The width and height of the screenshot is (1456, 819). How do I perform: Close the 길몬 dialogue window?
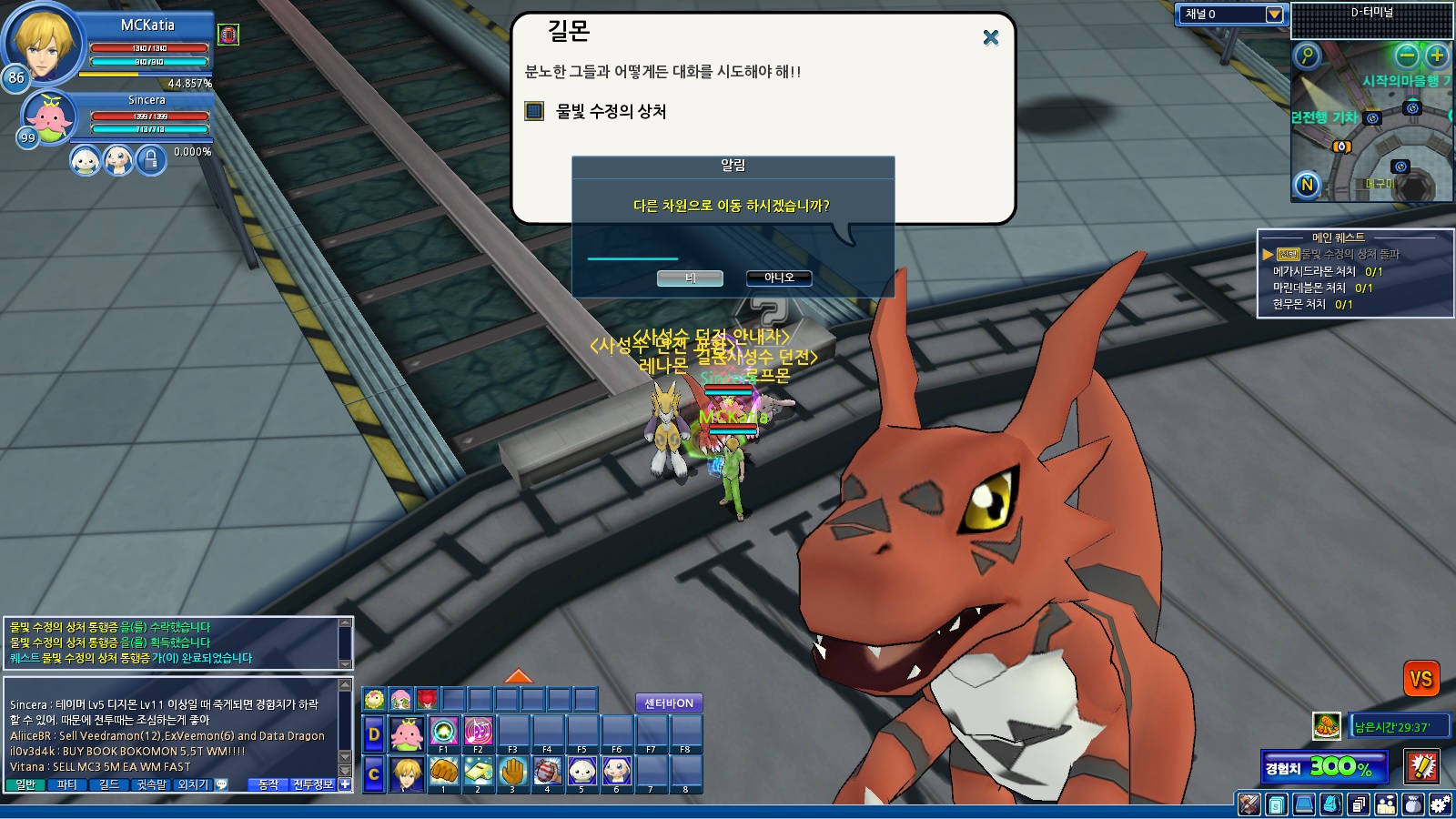point(991,37)
